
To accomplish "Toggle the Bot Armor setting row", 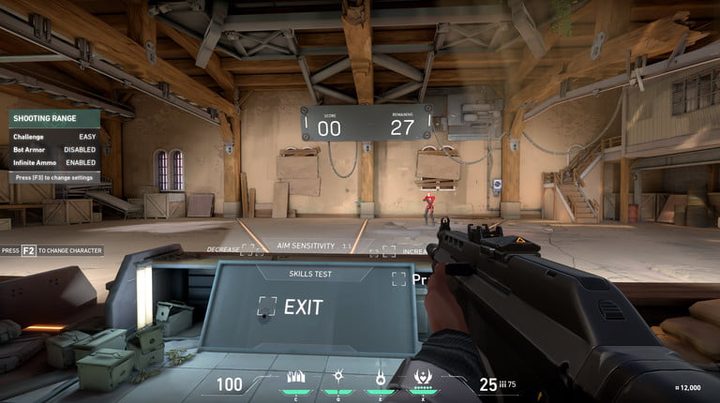I will 54,148.
